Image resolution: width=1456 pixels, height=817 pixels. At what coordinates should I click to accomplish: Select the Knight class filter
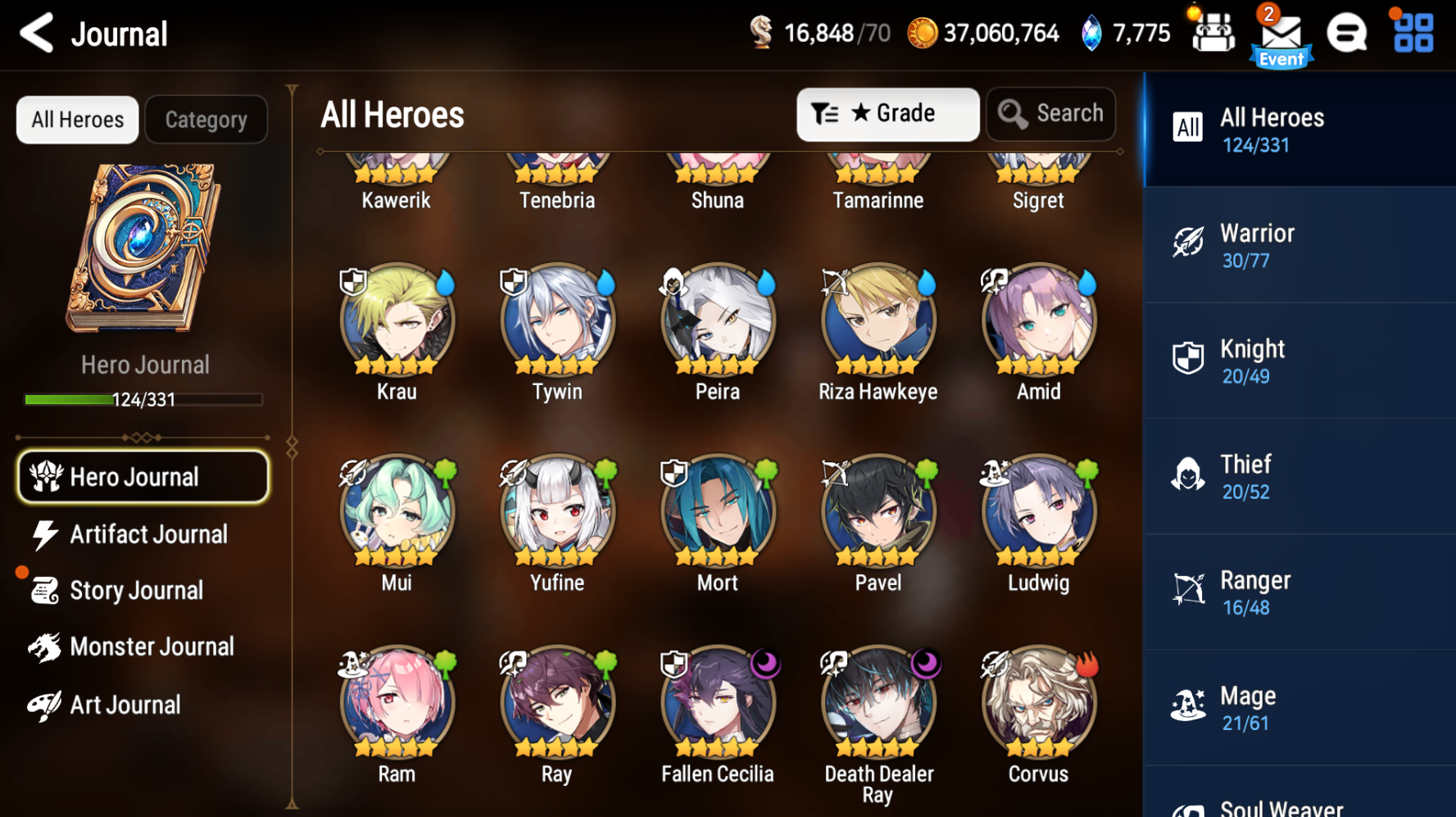[1299, 361]
